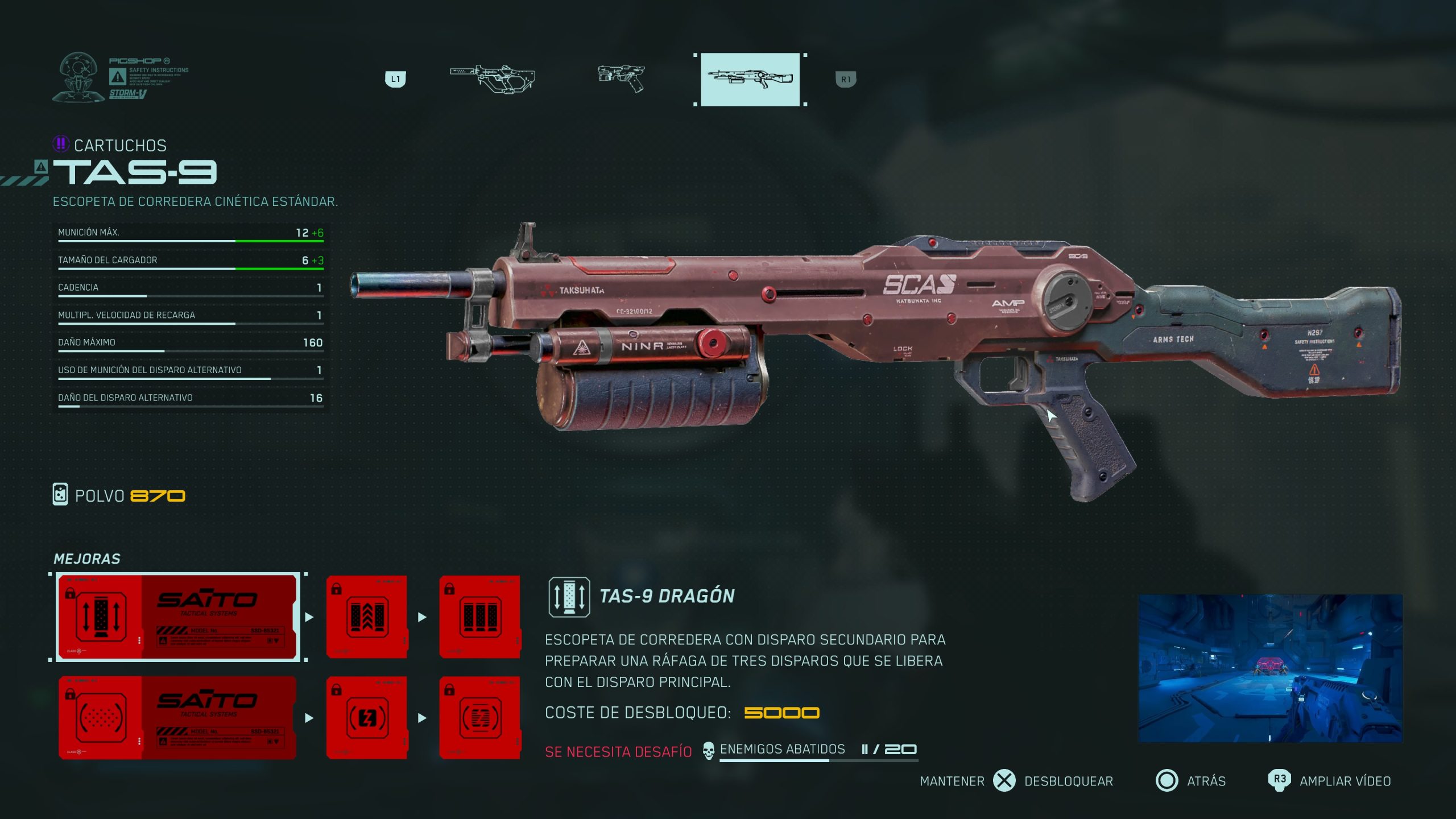
Task: Choose the striped lightning bolt upgrade
Action: click(479, 717)
